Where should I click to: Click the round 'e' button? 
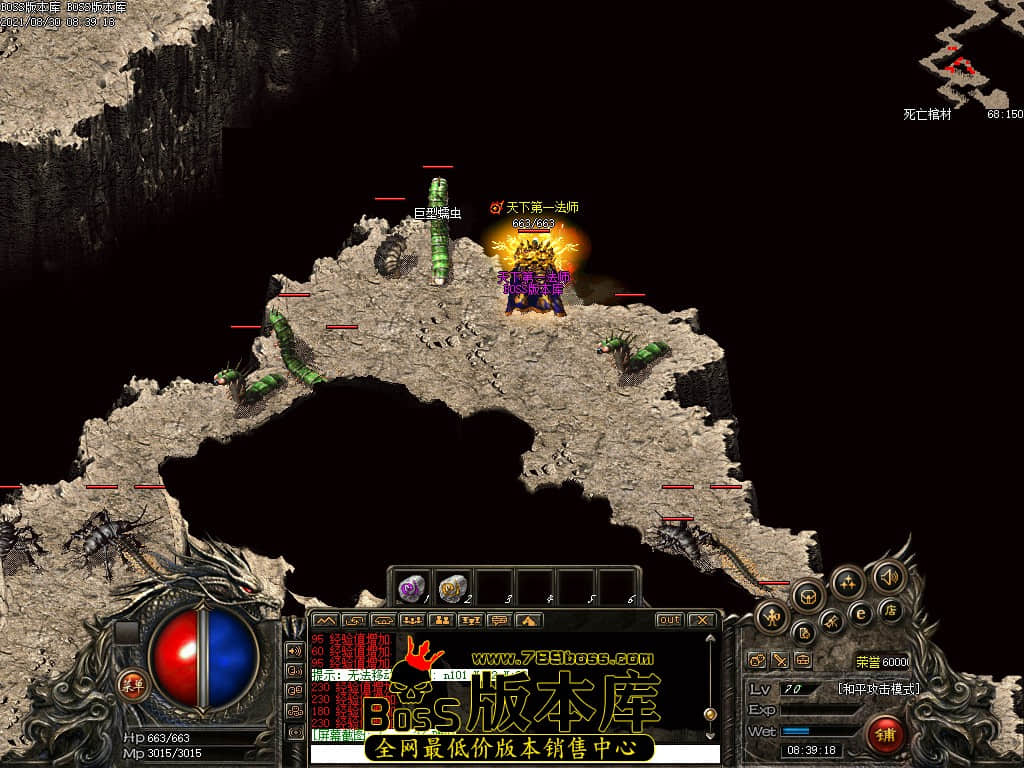point(859,613)
